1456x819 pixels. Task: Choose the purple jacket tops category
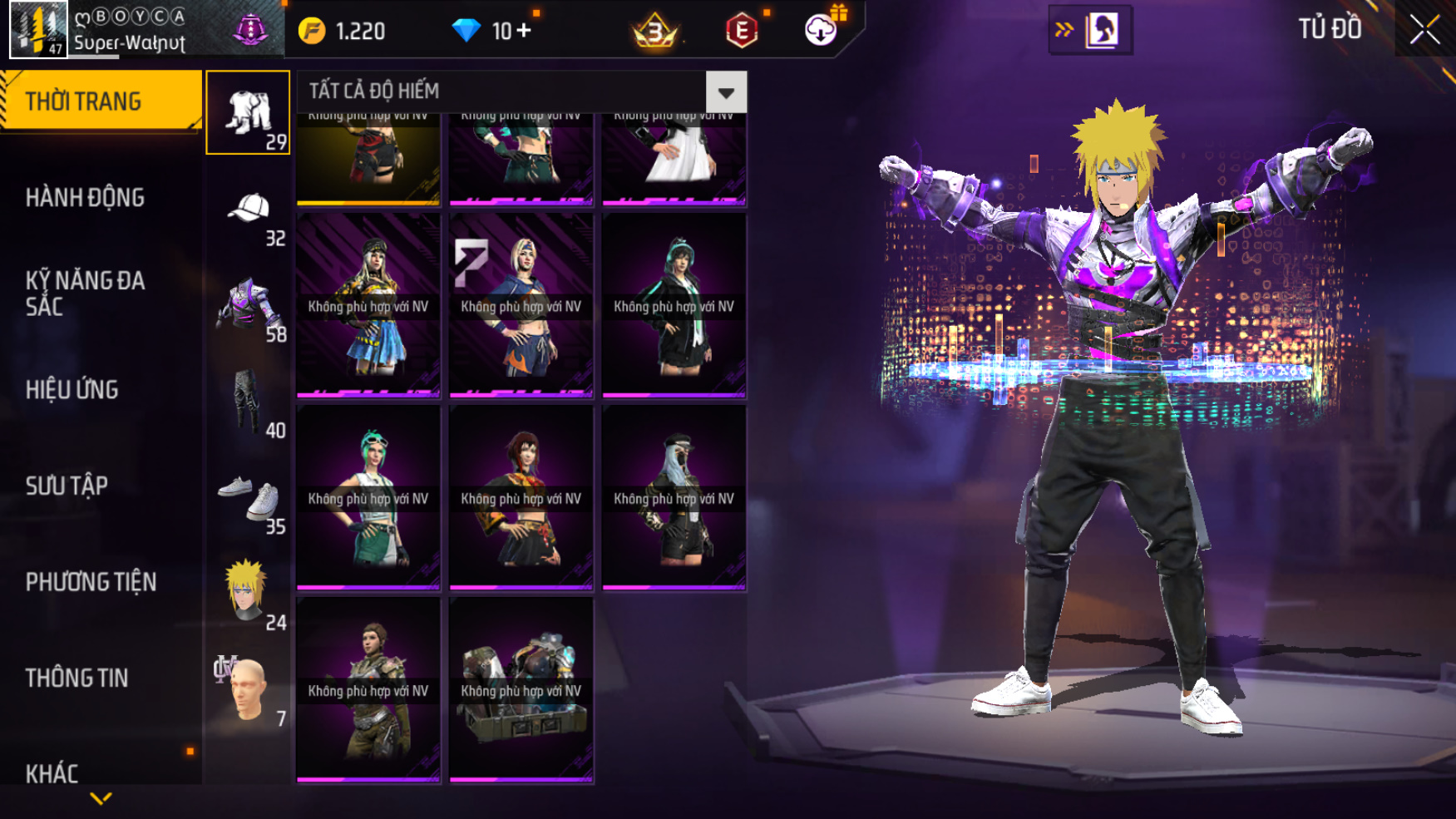point(248,306)
